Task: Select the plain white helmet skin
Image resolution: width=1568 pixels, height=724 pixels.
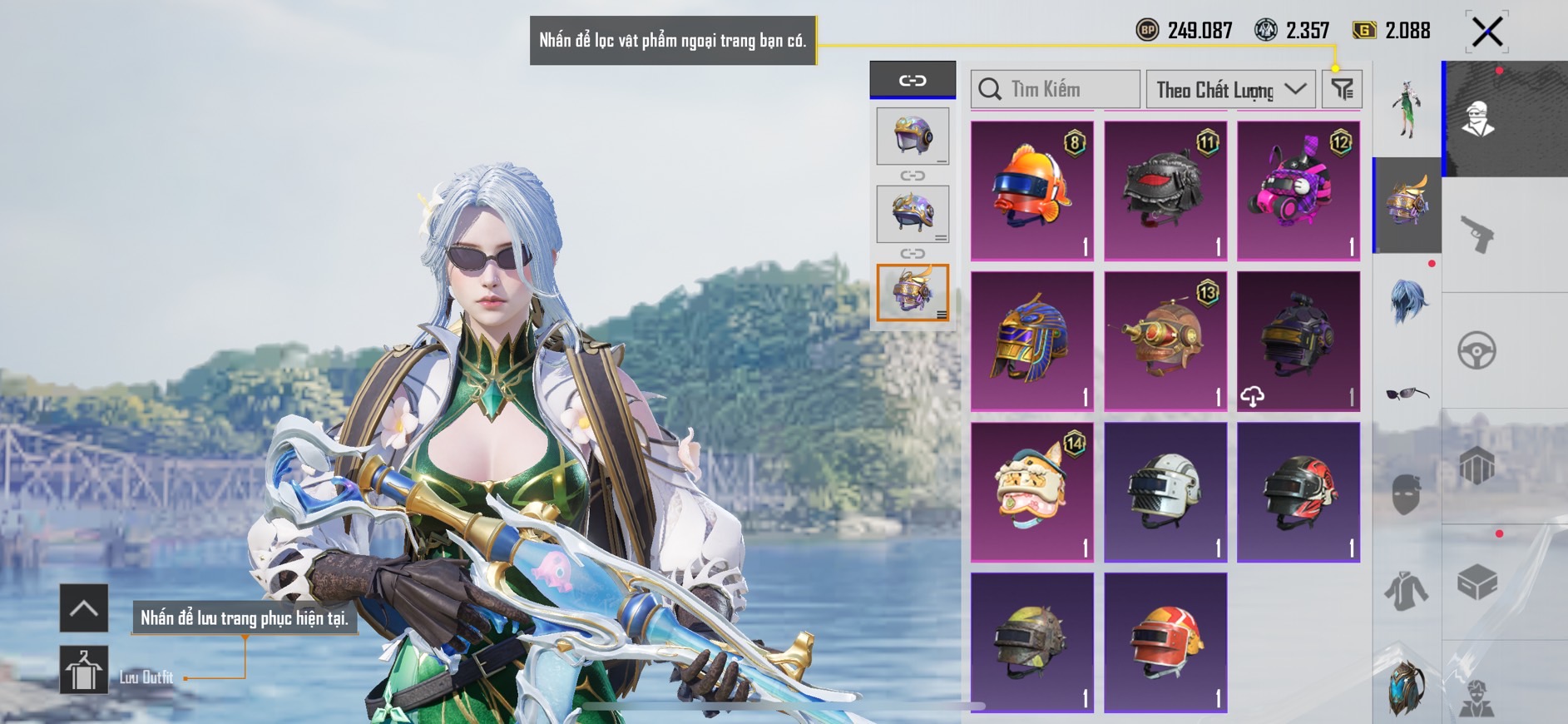Action: [1165, 491]
